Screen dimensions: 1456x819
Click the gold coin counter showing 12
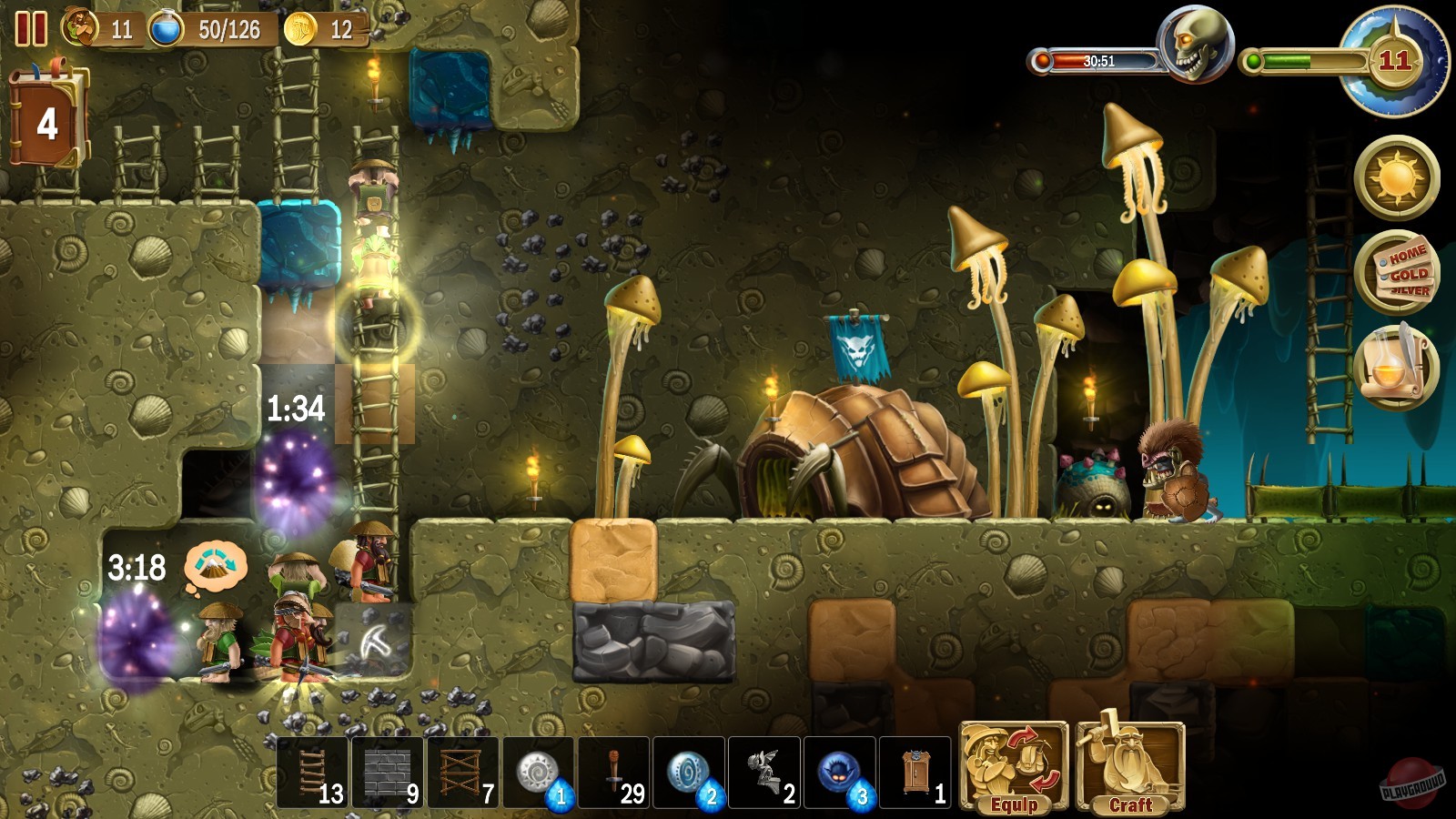pyautogui.click(x=300, y=27)
